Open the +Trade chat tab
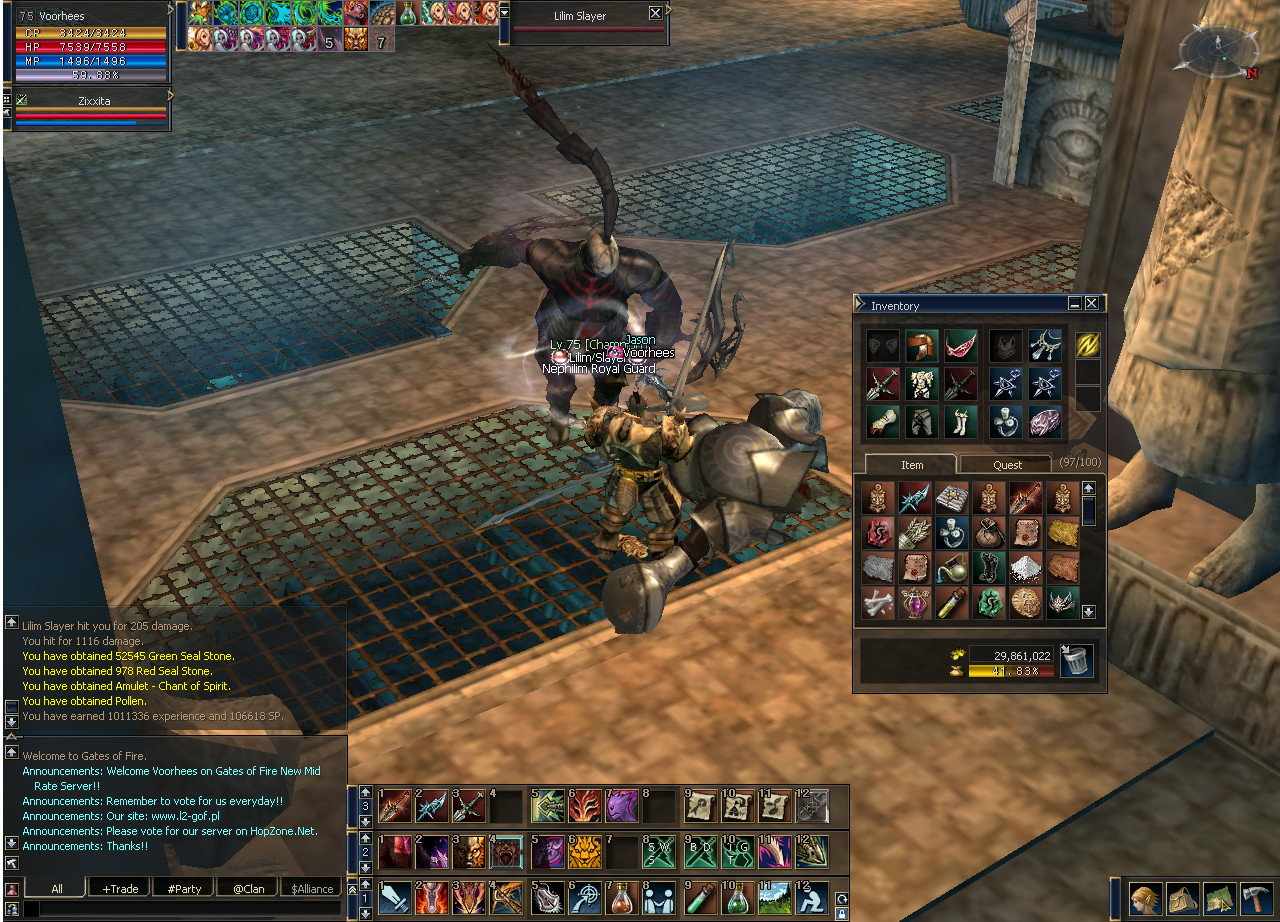1280x922 pixels. point(120,888)
